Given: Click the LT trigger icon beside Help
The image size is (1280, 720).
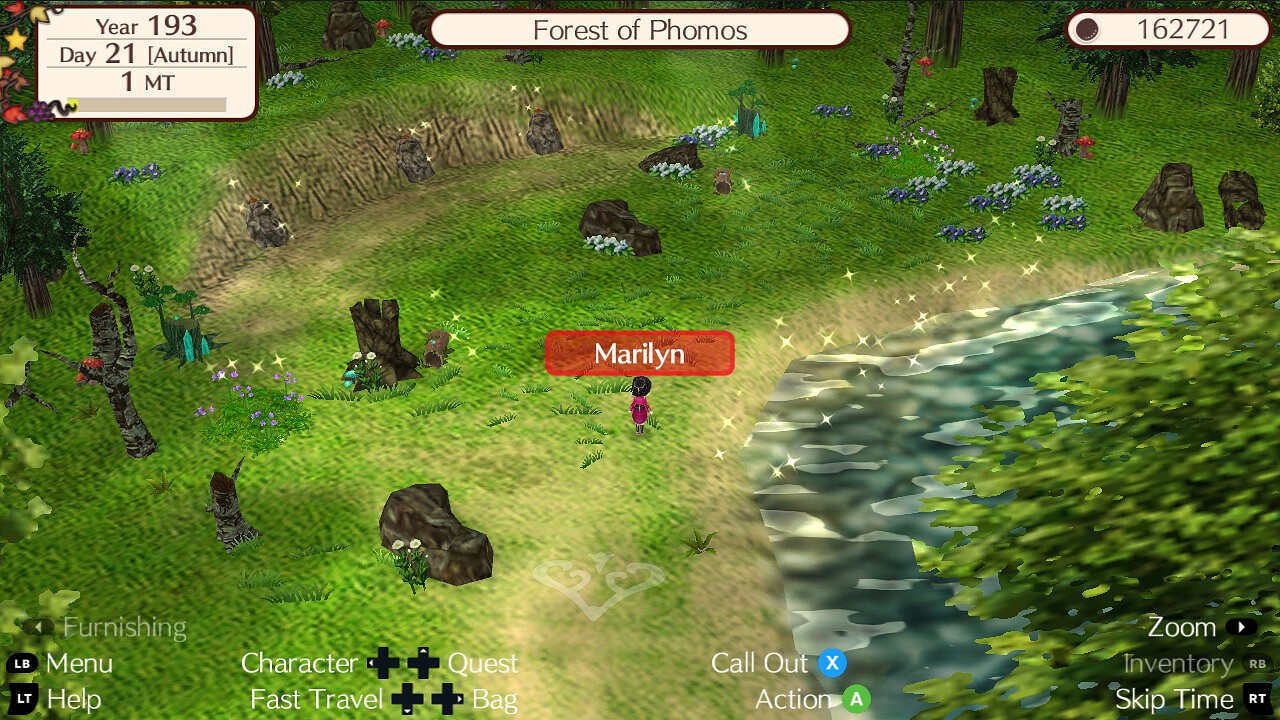Looking at the screenshot, I should [x=22, y=700].
